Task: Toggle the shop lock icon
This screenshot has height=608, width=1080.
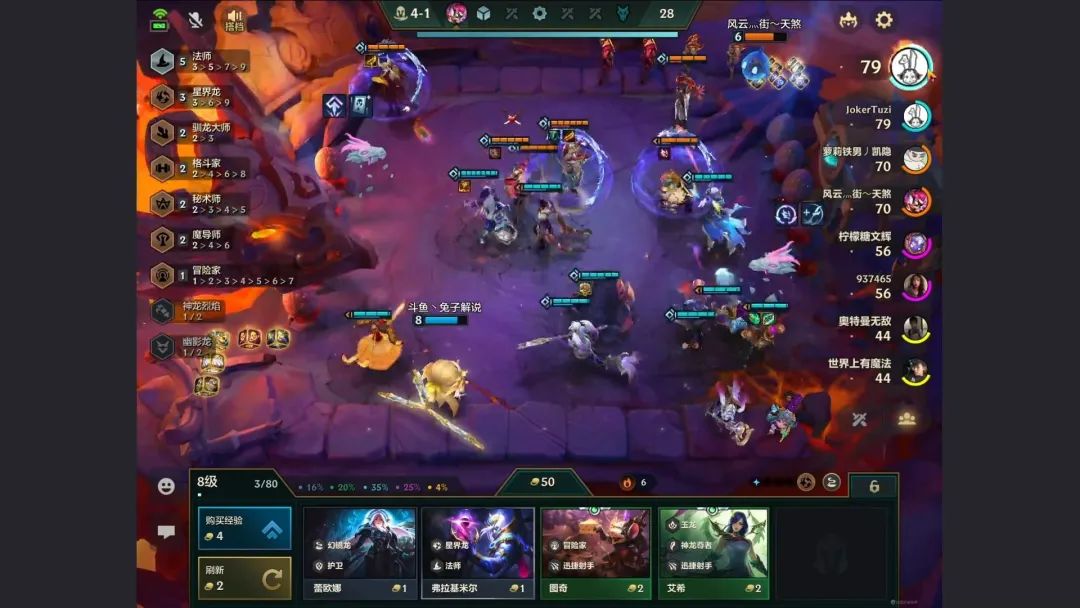Action: pyautogui.click(x=874, y=486)
